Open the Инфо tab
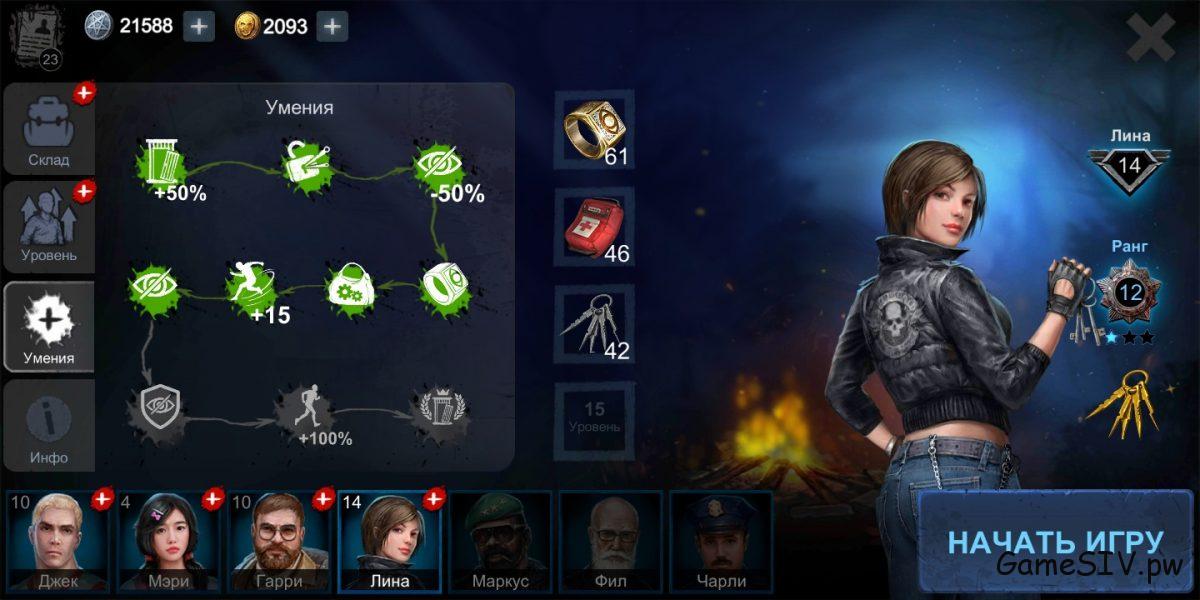Screen dimensions: 1200x600 click(x=49, y=425)
